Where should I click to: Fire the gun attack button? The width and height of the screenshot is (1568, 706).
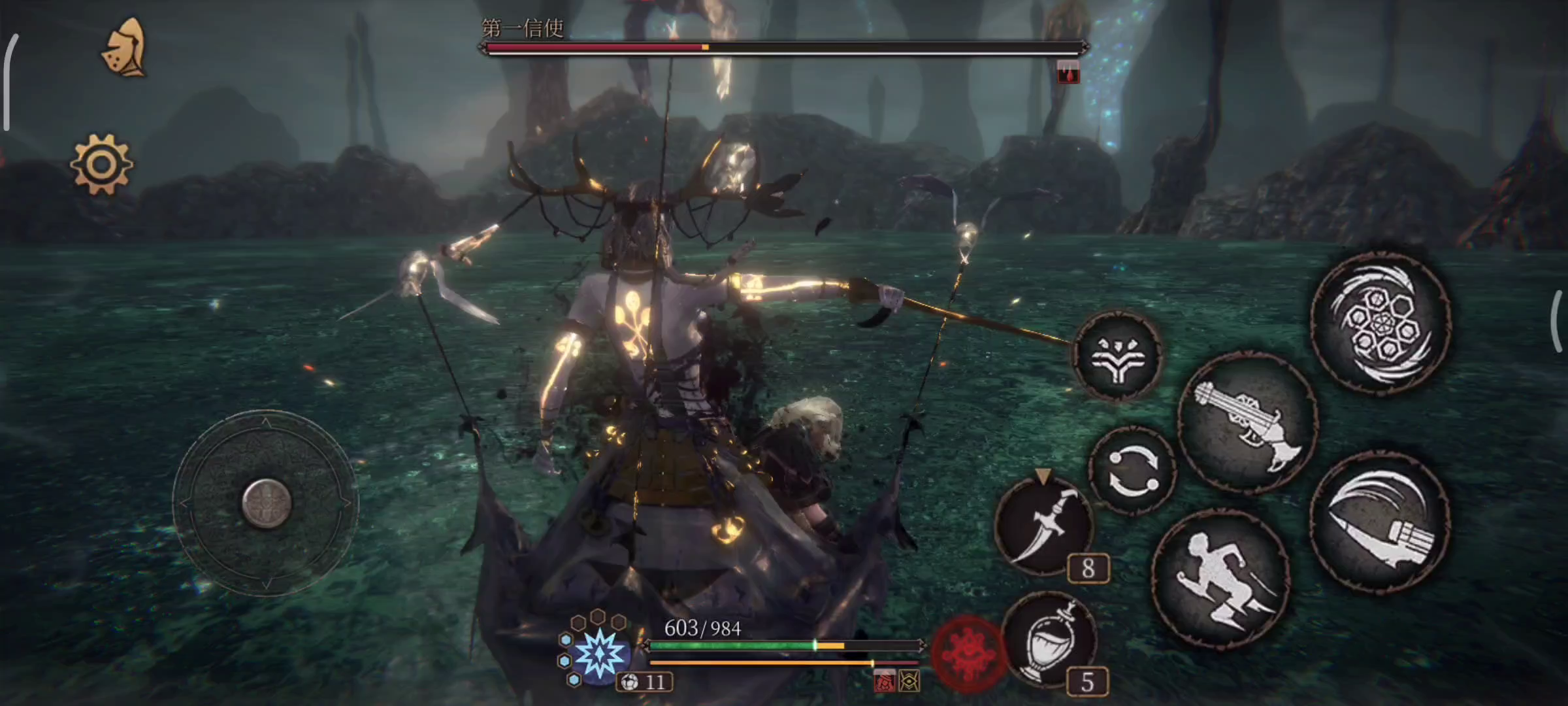pos(1247,423)
